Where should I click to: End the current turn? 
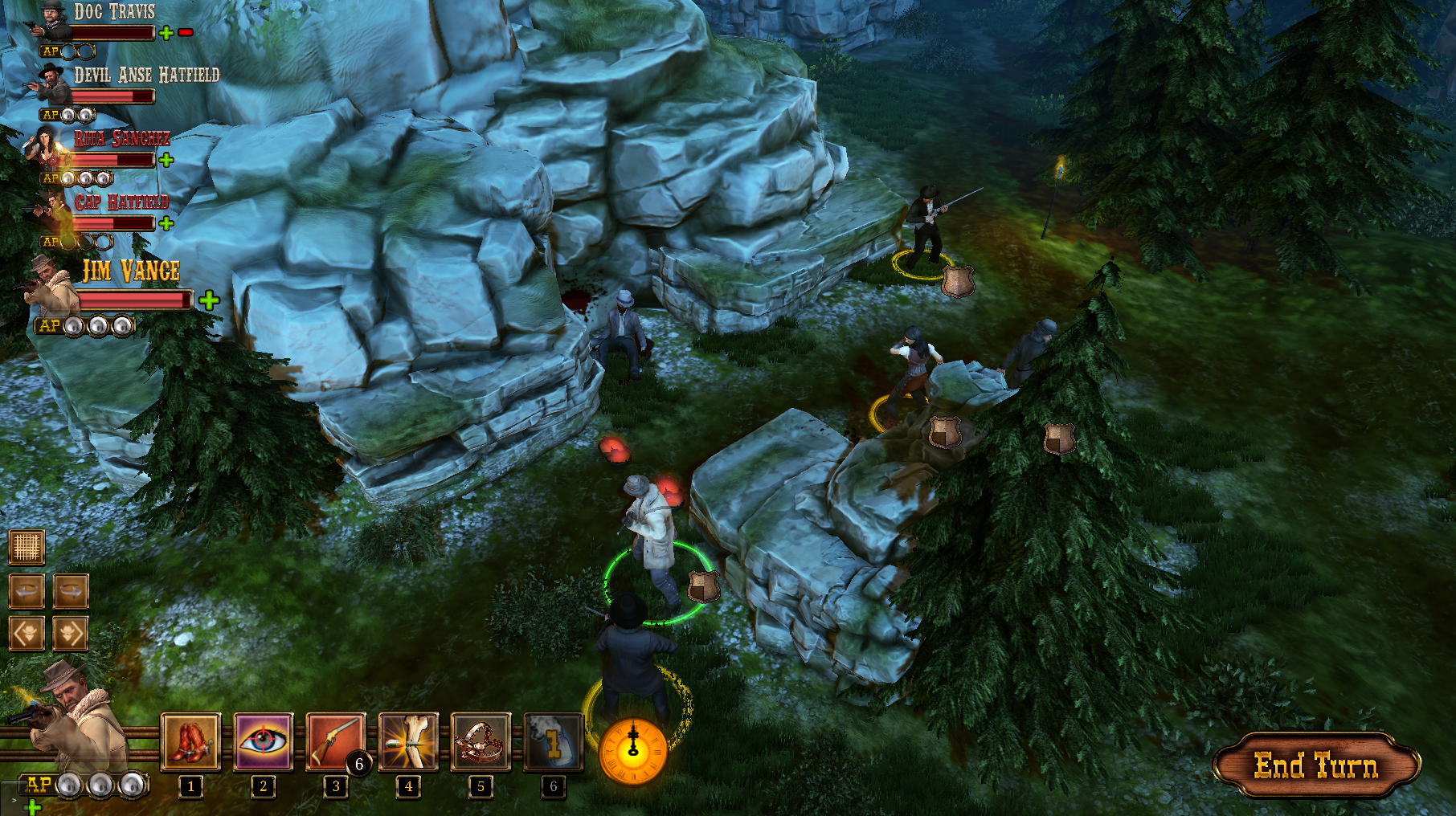(1316, 765)
